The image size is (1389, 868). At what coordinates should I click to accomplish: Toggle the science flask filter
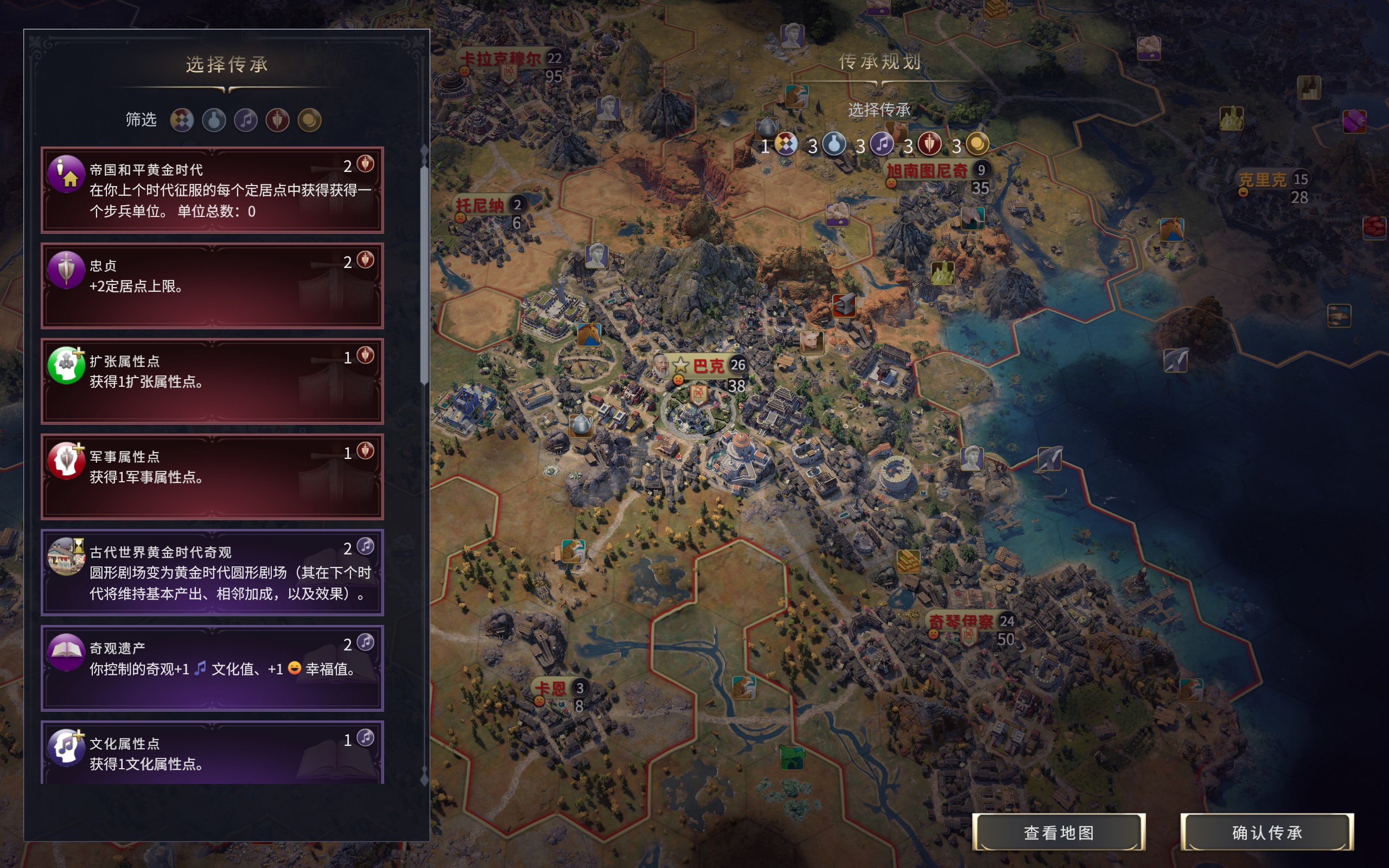tap(214, 121)
